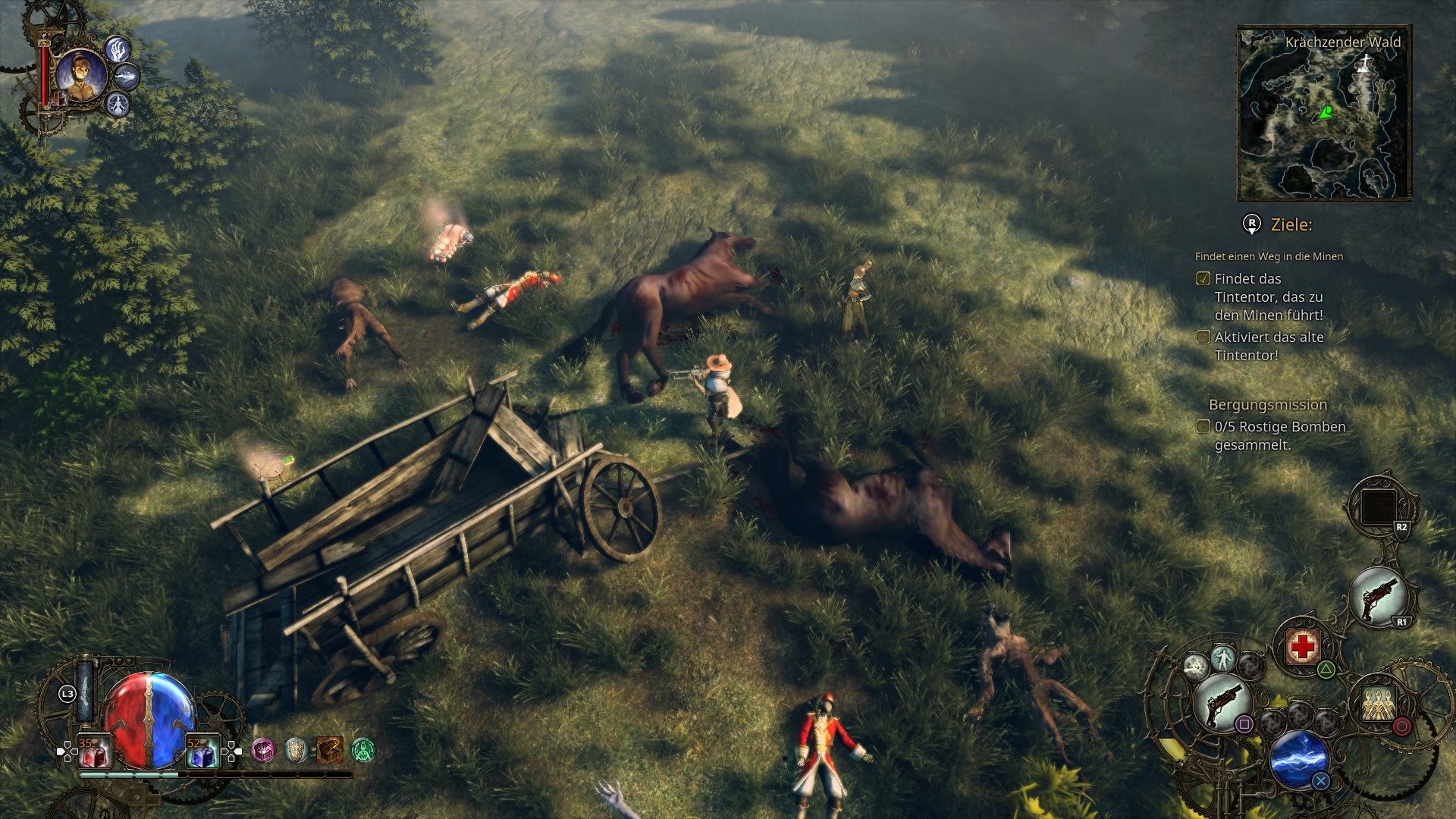Click the Aktiviert das alte Tintentor checkbox
This screenshot has height=819, width=1456.
click(x=1203, y=337)
